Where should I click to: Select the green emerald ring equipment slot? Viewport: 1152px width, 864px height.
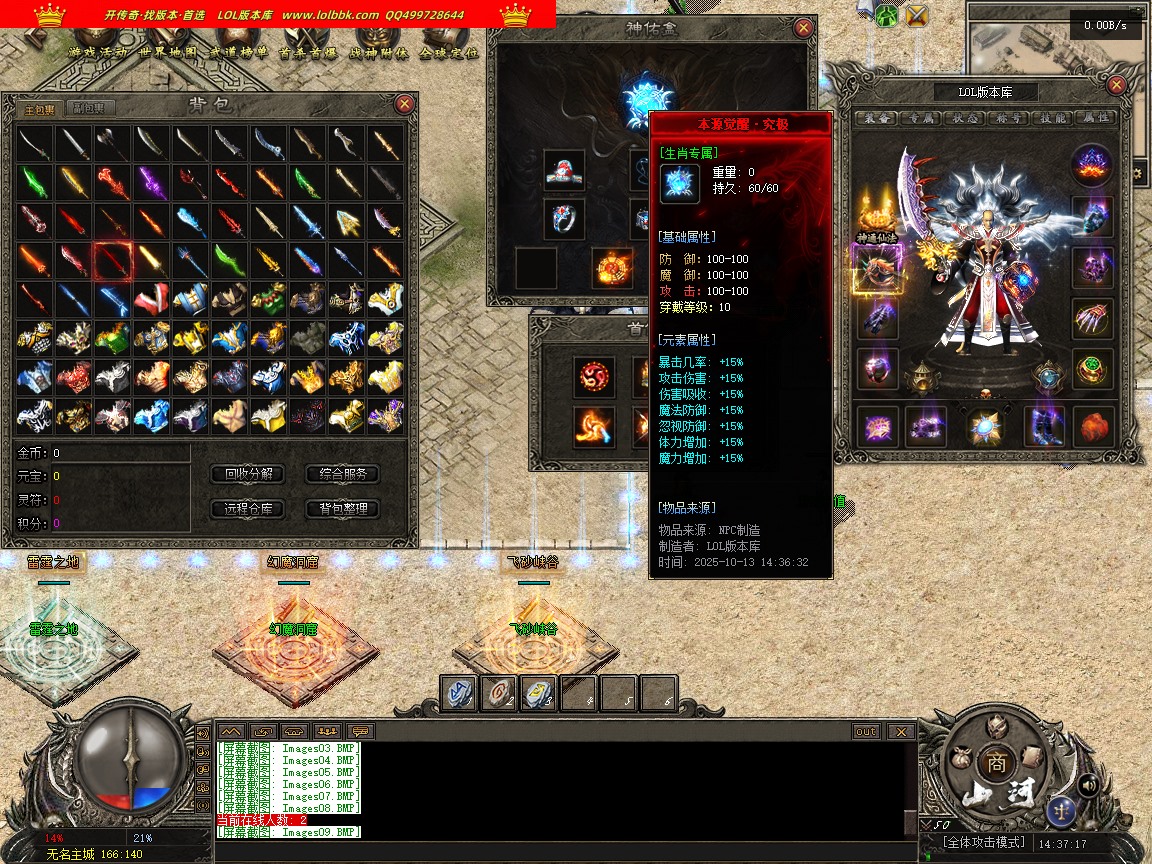coord(1093,368)
